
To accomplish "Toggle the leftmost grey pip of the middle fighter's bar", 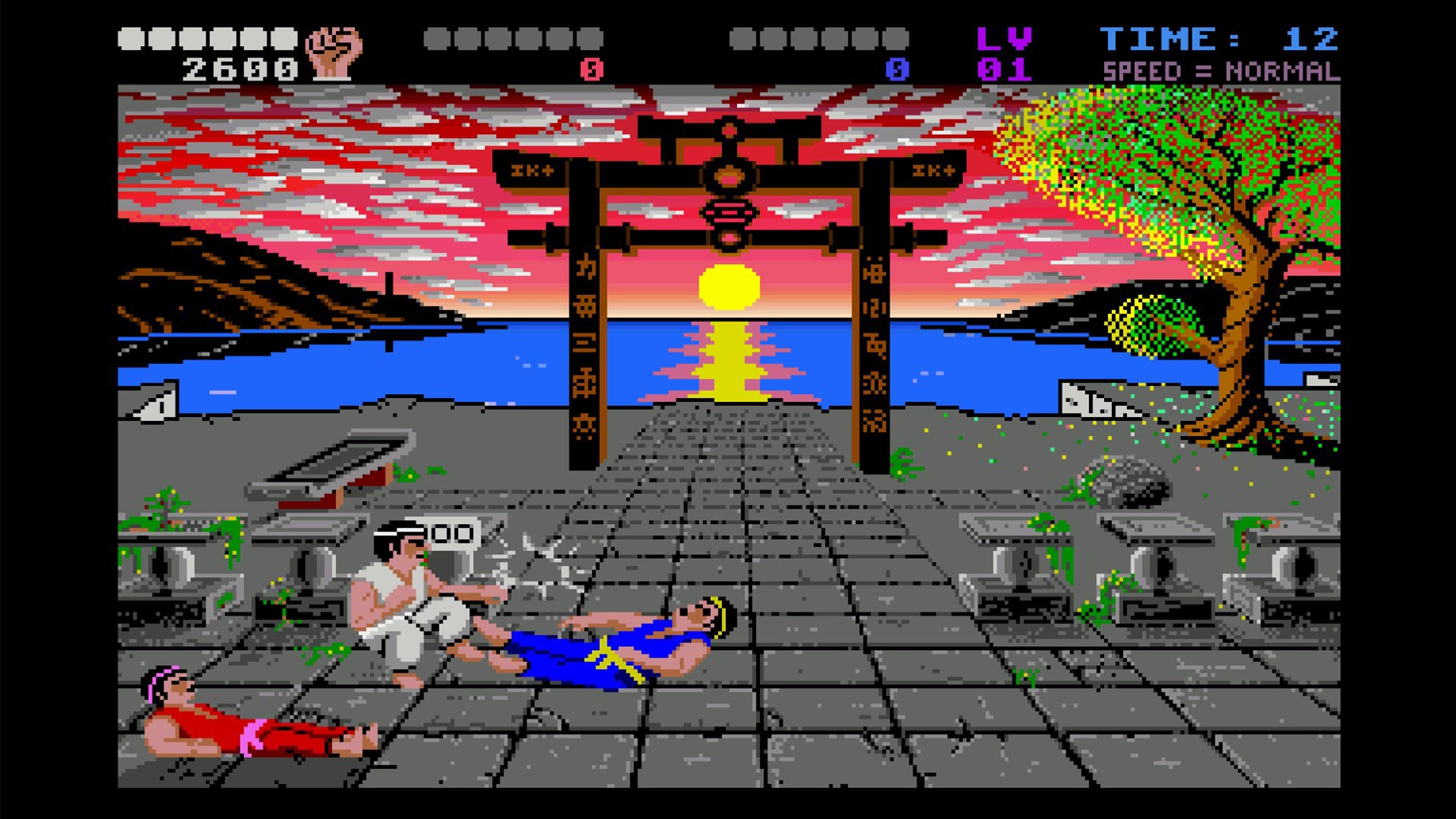I will click(x=436, y=36).
